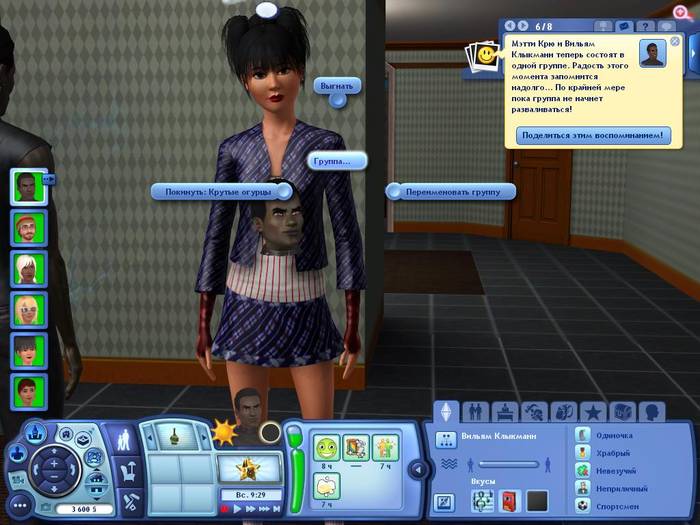Choose the "Выгнать" interaction option
This screenshot has width=700, height=525.
[336, 86]
